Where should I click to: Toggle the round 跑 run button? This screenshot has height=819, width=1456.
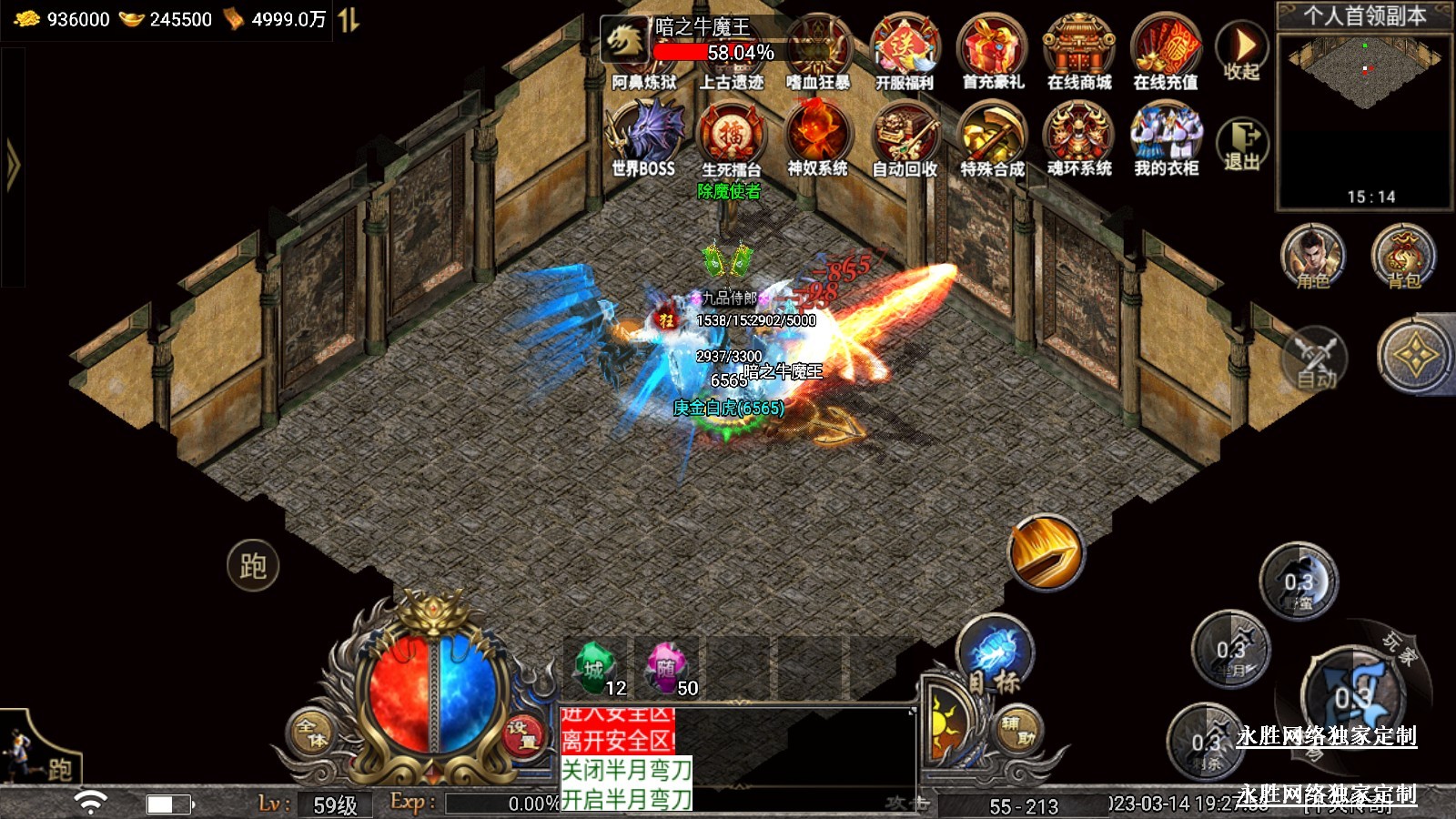[x=253, y=565]
